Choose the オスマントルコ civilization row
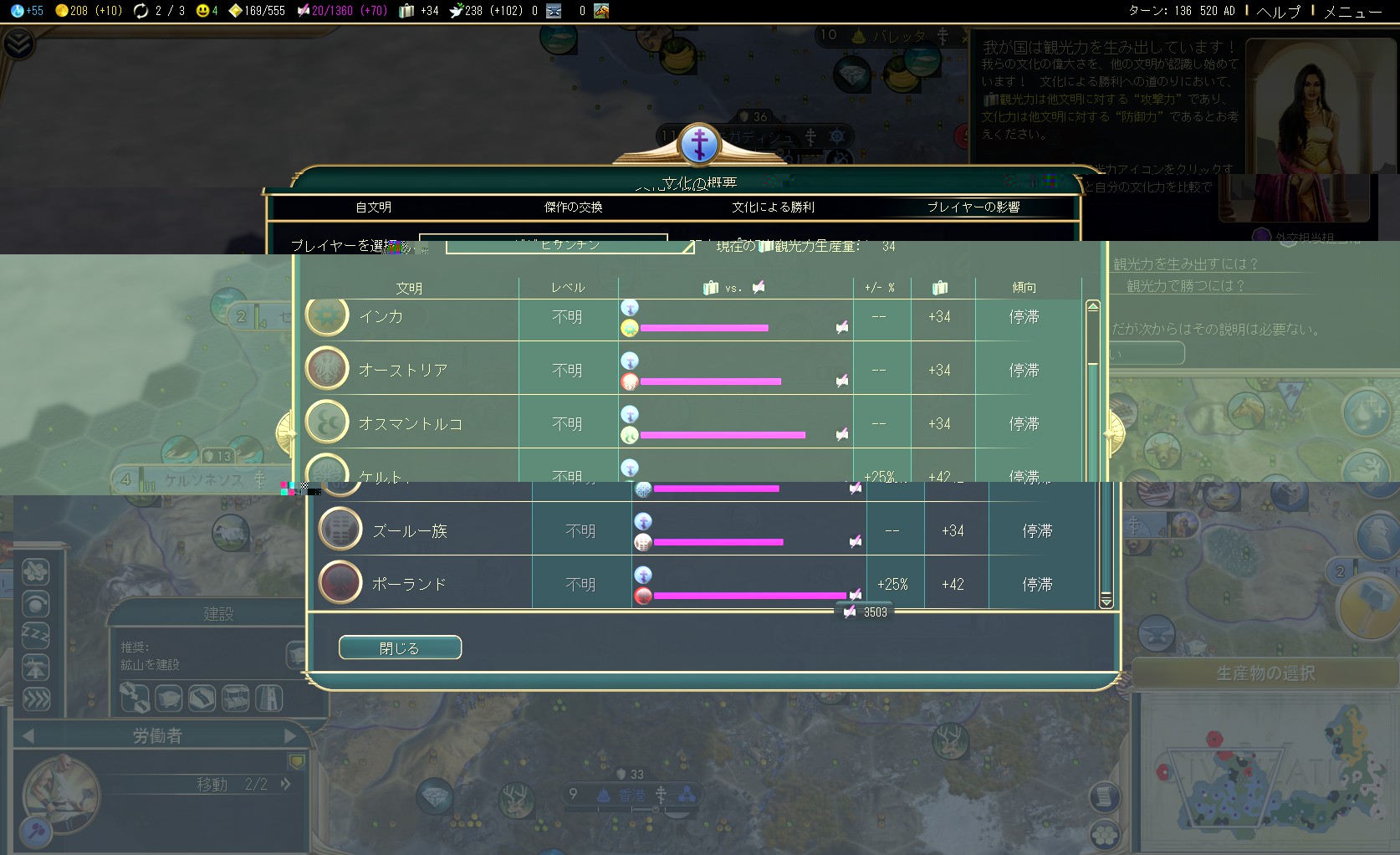Viewport: 1400px width, 855px height. click(410, 424)
